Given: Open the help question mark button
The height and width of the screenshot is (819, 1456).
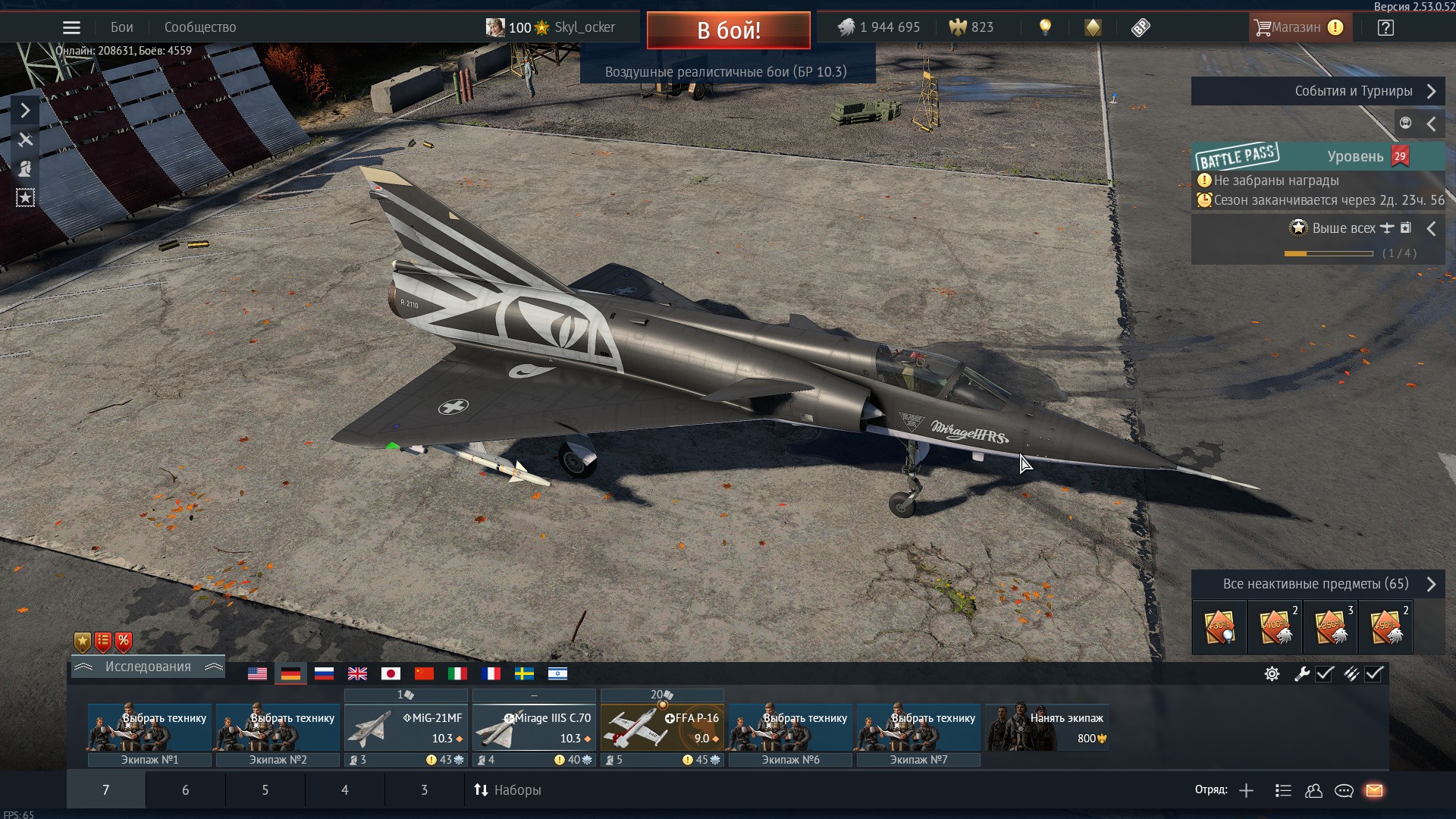Looking at the screenshot, I should 1385,28.
